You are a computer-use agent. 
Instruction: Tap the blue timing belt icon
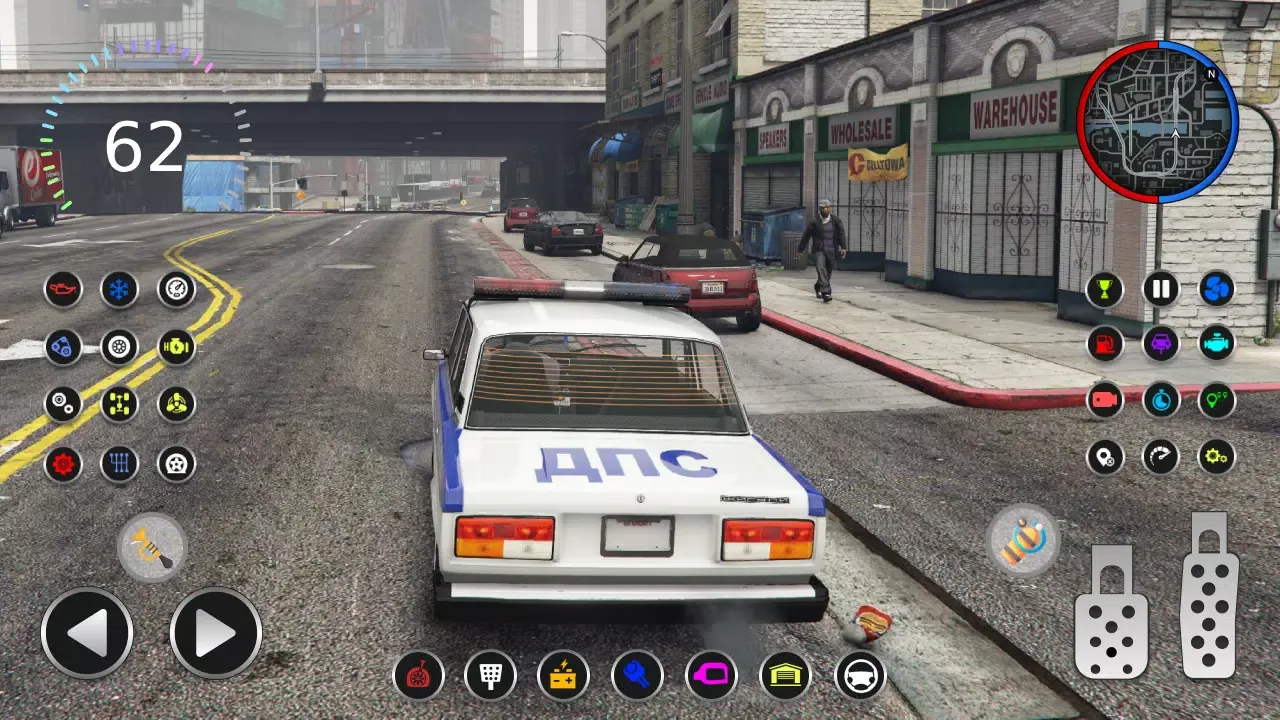point(62,347)
